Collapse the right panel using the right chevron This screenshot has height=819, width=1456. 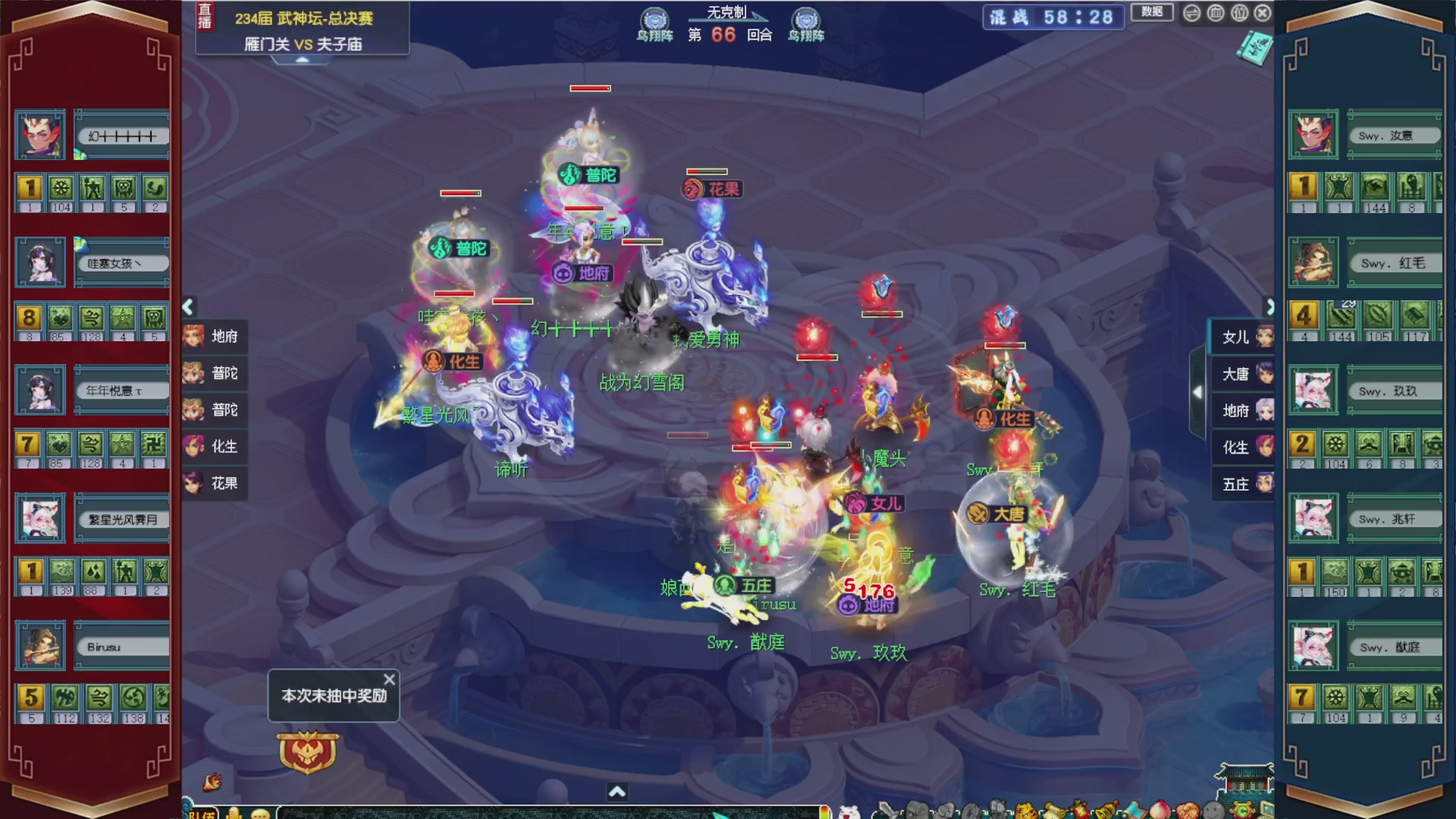[x=1271, y=306]
